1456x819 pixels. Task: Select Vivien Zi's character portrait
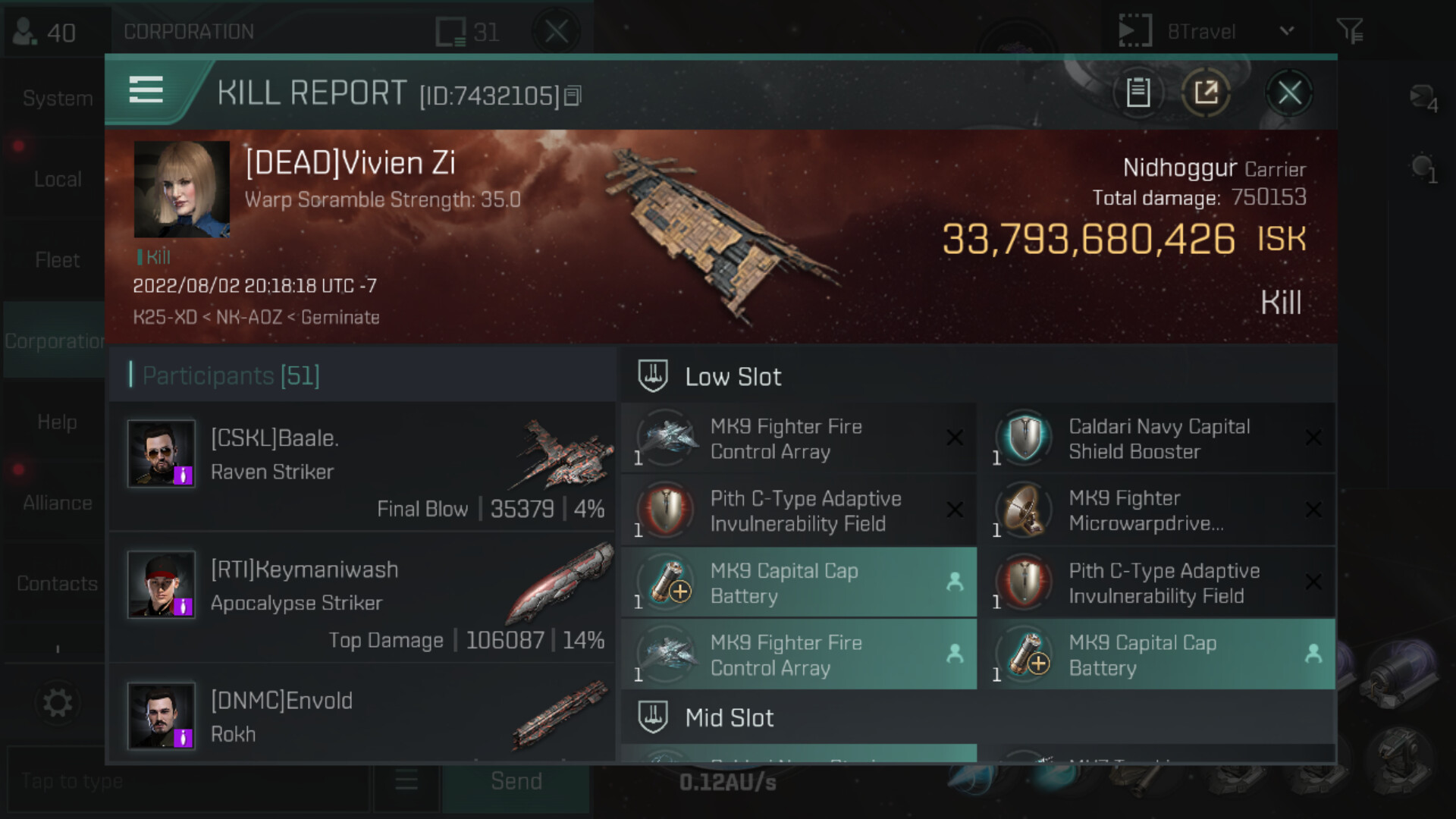tap(182, 189)
